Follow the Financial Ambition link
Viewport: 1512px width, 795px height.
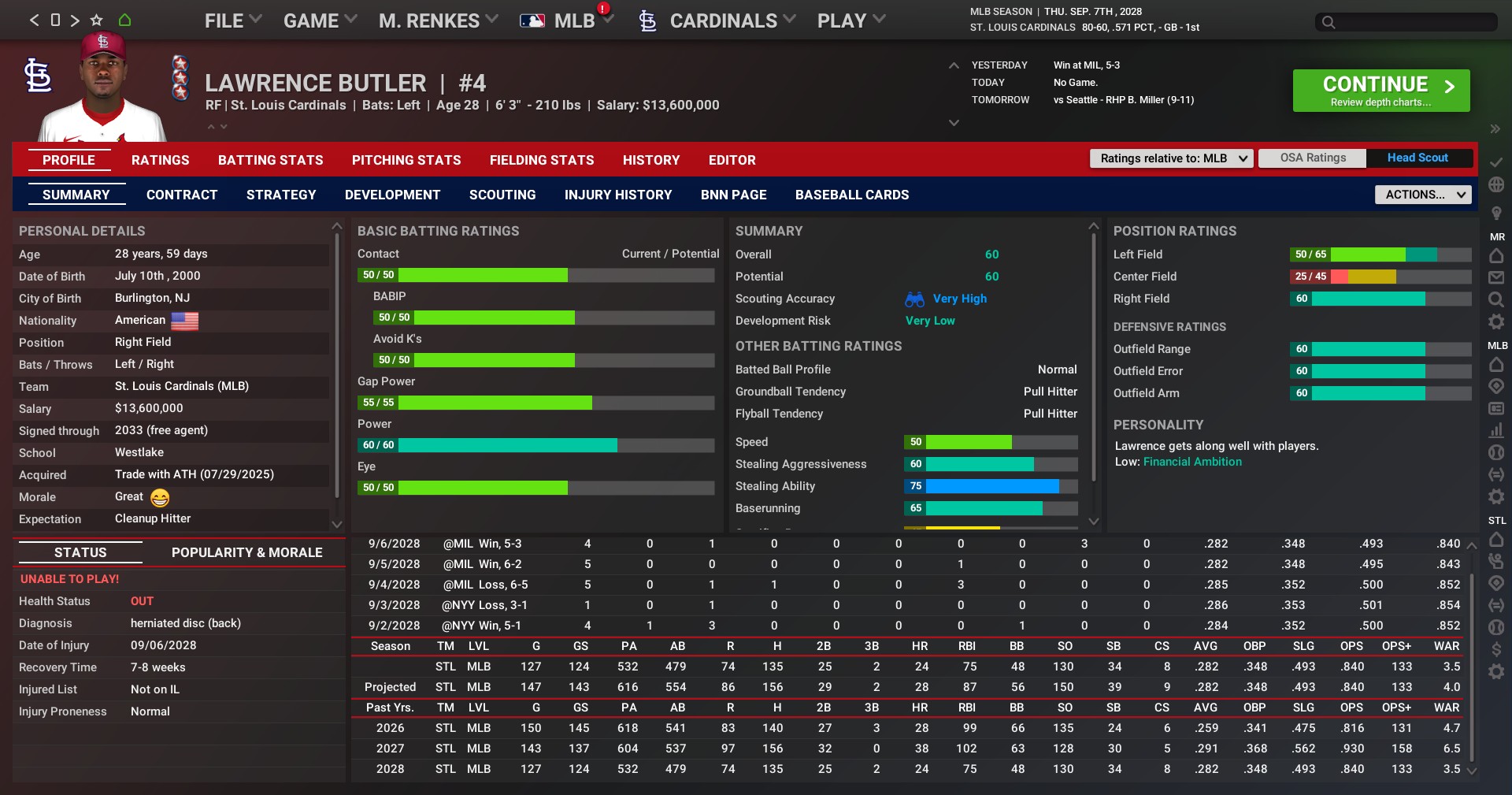tap(1191, 462)
